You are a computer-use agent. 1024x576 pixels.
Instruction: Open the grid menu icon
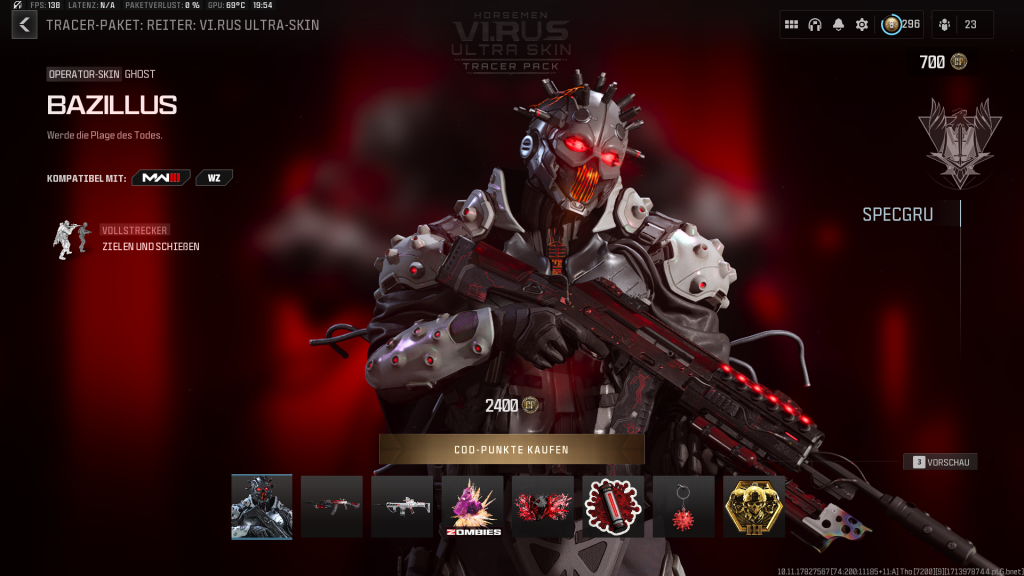791,25
